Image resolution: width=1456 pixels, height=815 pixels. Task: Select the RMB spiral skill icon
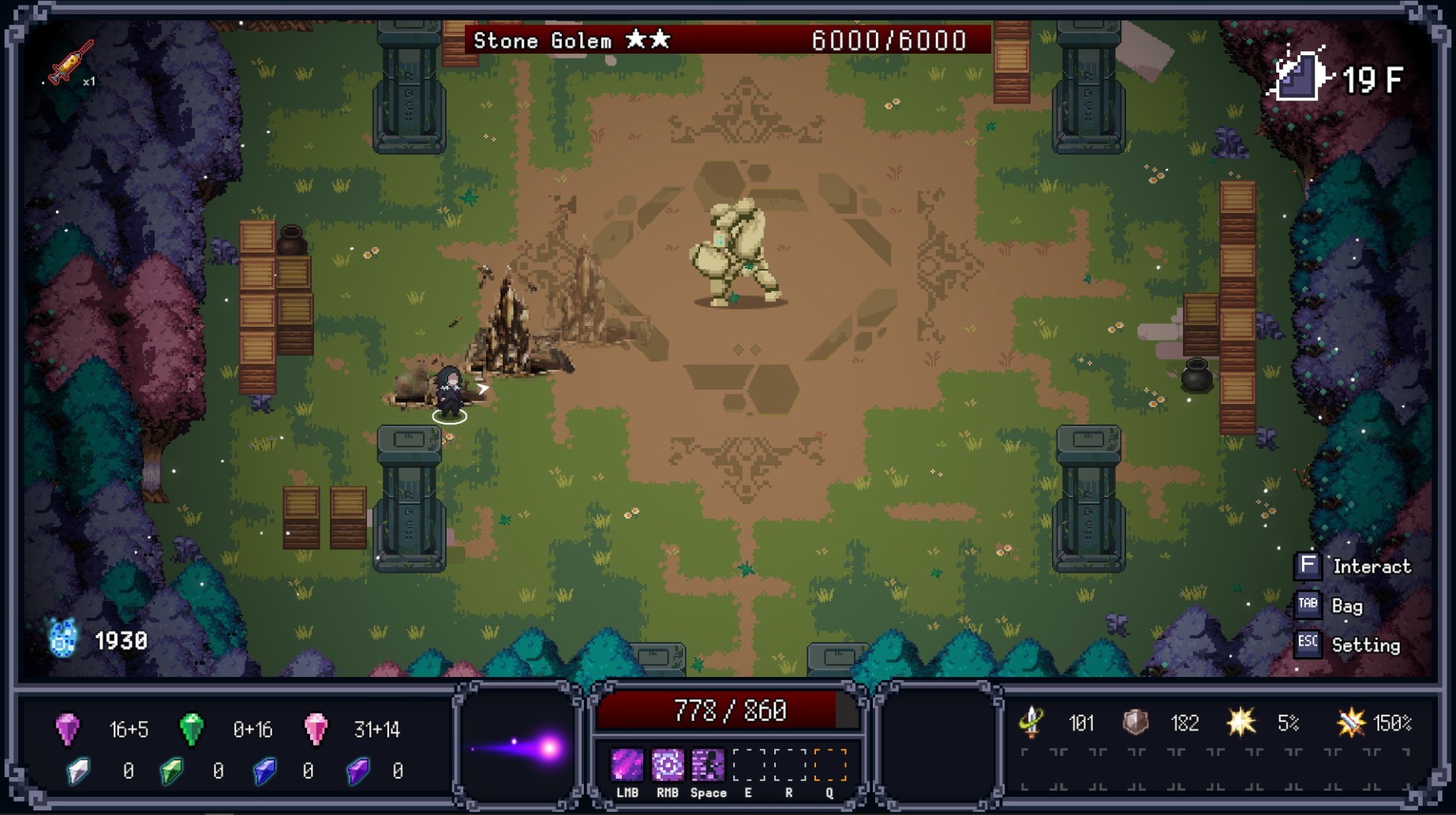668,762
